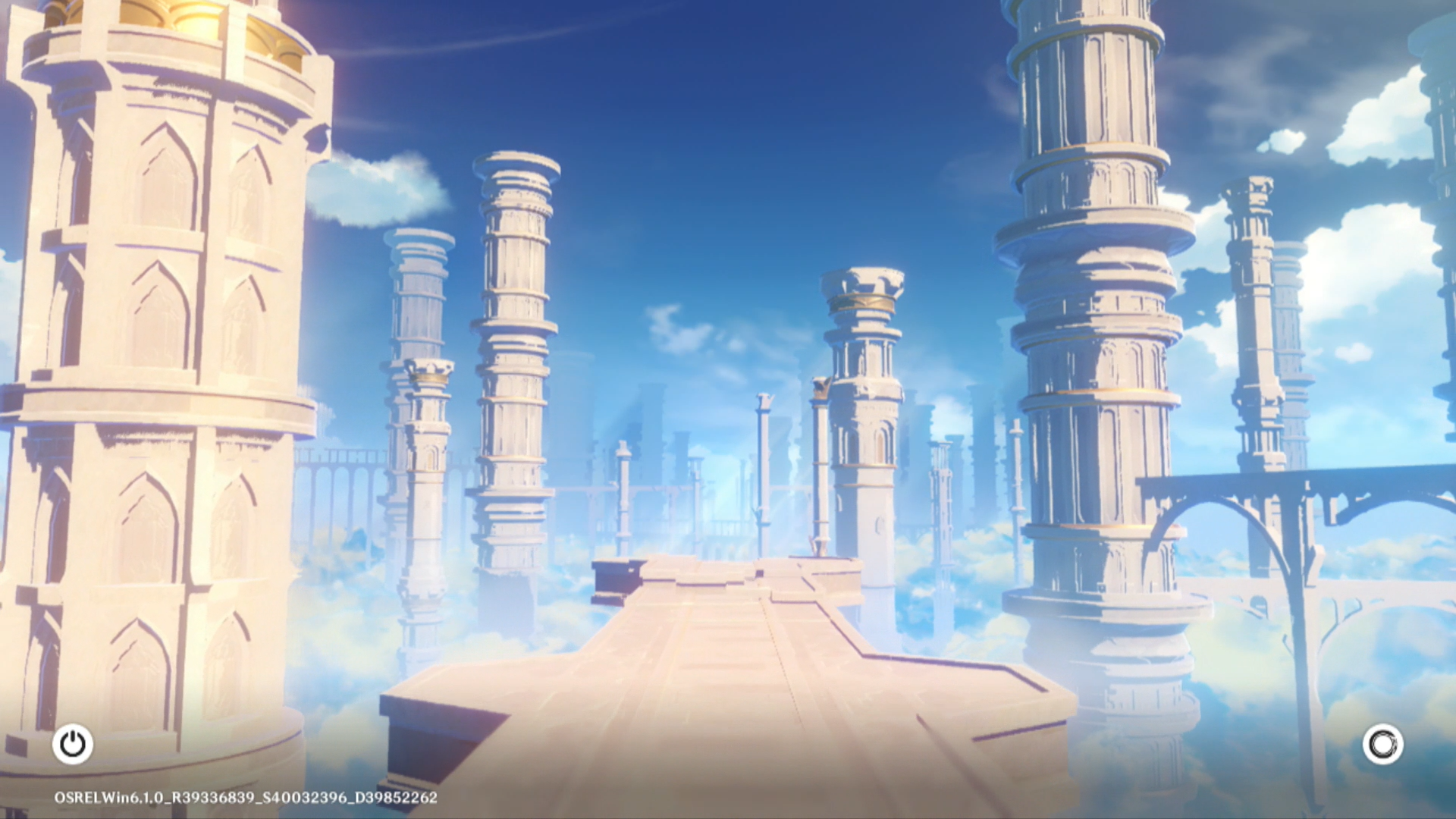Image resolution: width=1456 pixels, height=819 pixels.
Task: Click the power icon to exit the game
Action: tap(73, 744)
